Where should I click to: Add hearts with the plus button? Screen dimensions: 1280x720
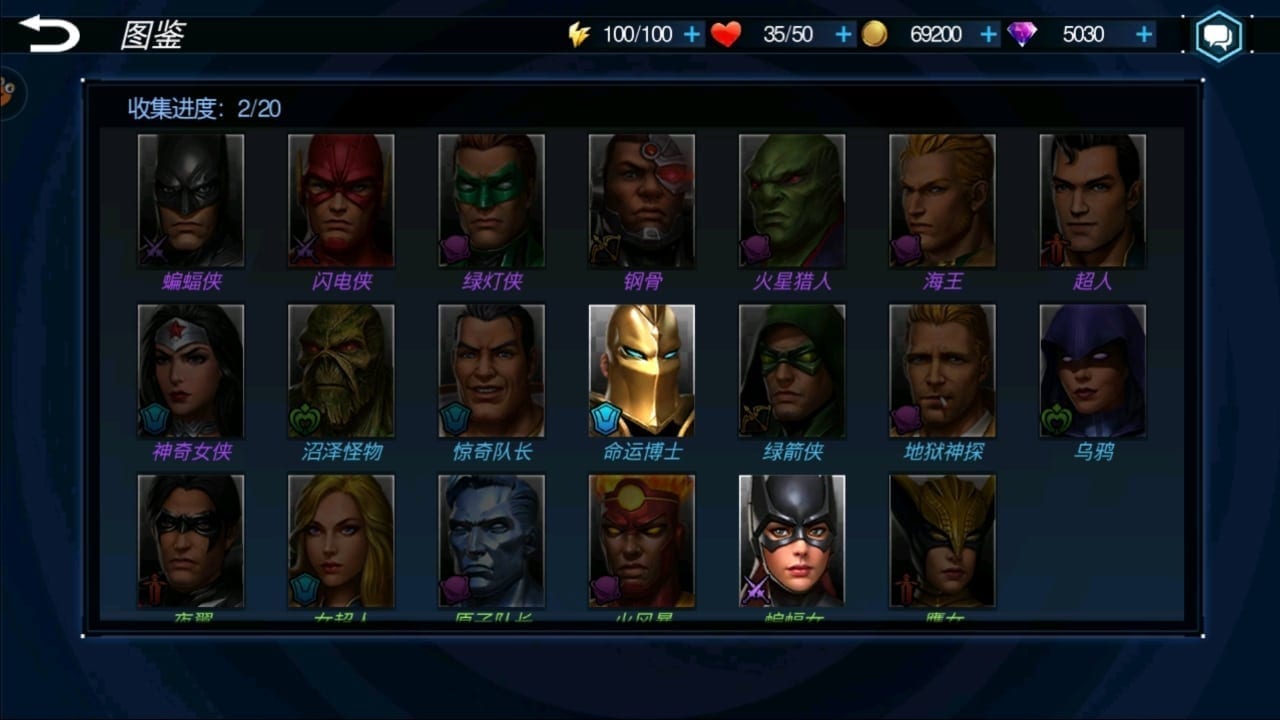(843, 35)
